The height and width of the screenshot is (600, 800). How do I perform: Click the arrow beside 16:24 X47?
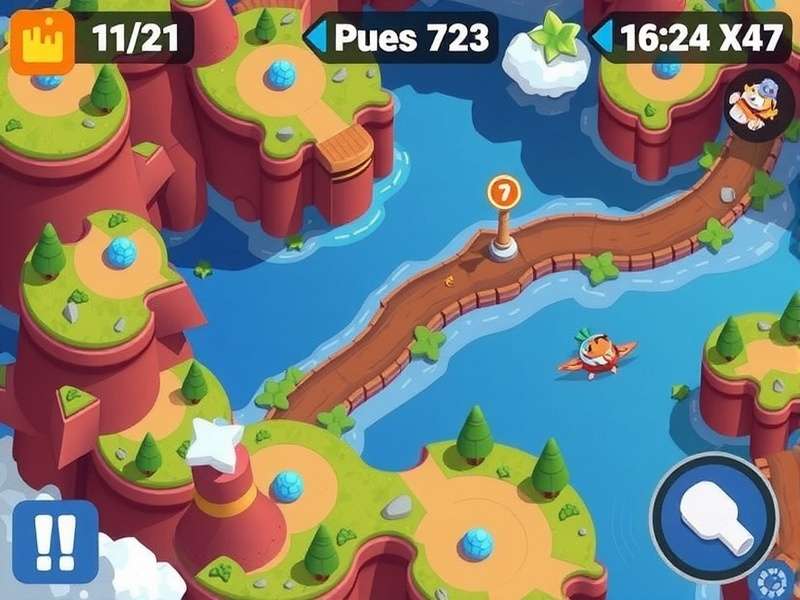tap(603, 38)
